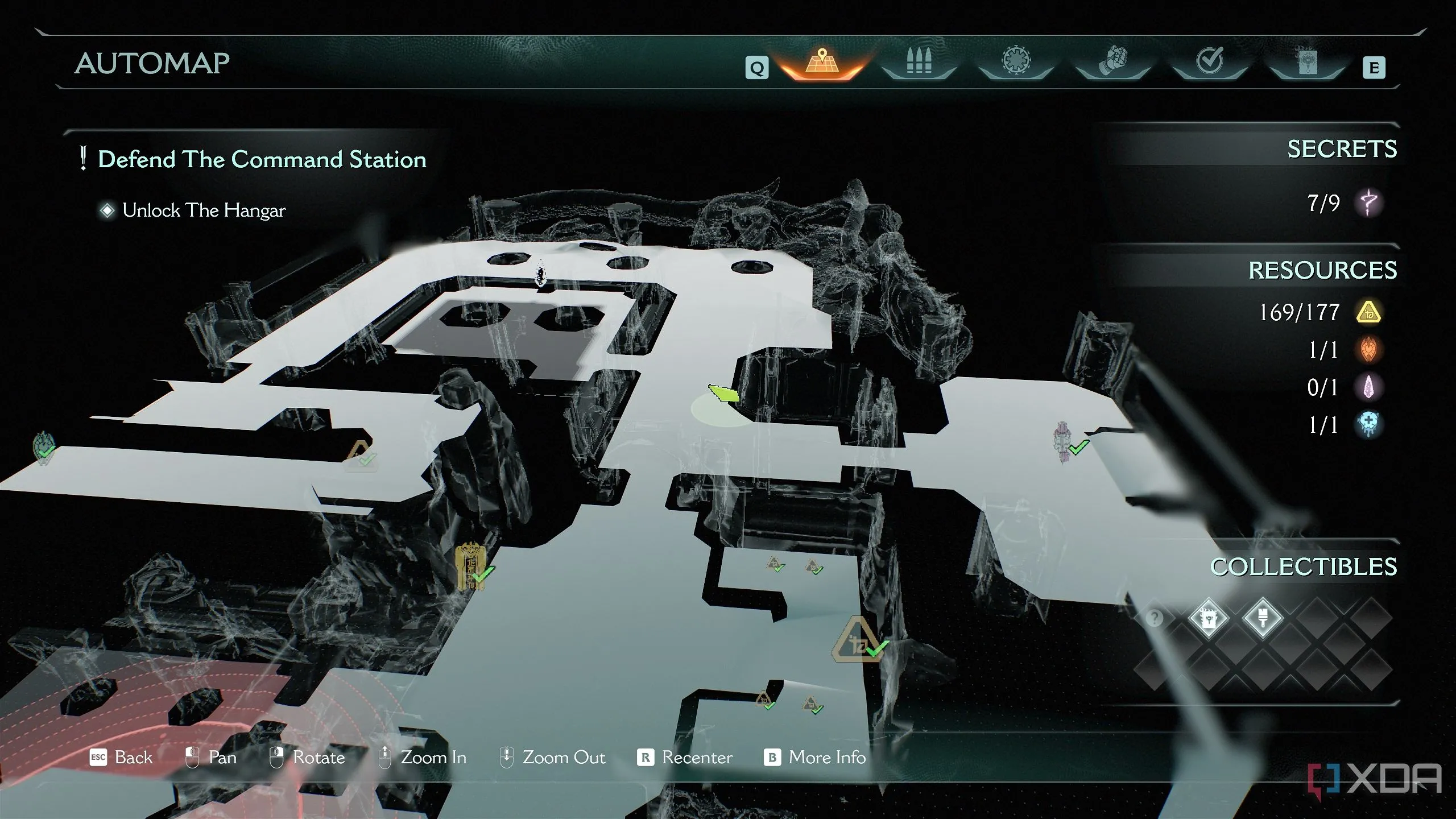1456x819 pixels.
Task: Click the gold resource triangle icon
Action: tap(1368, 312)
